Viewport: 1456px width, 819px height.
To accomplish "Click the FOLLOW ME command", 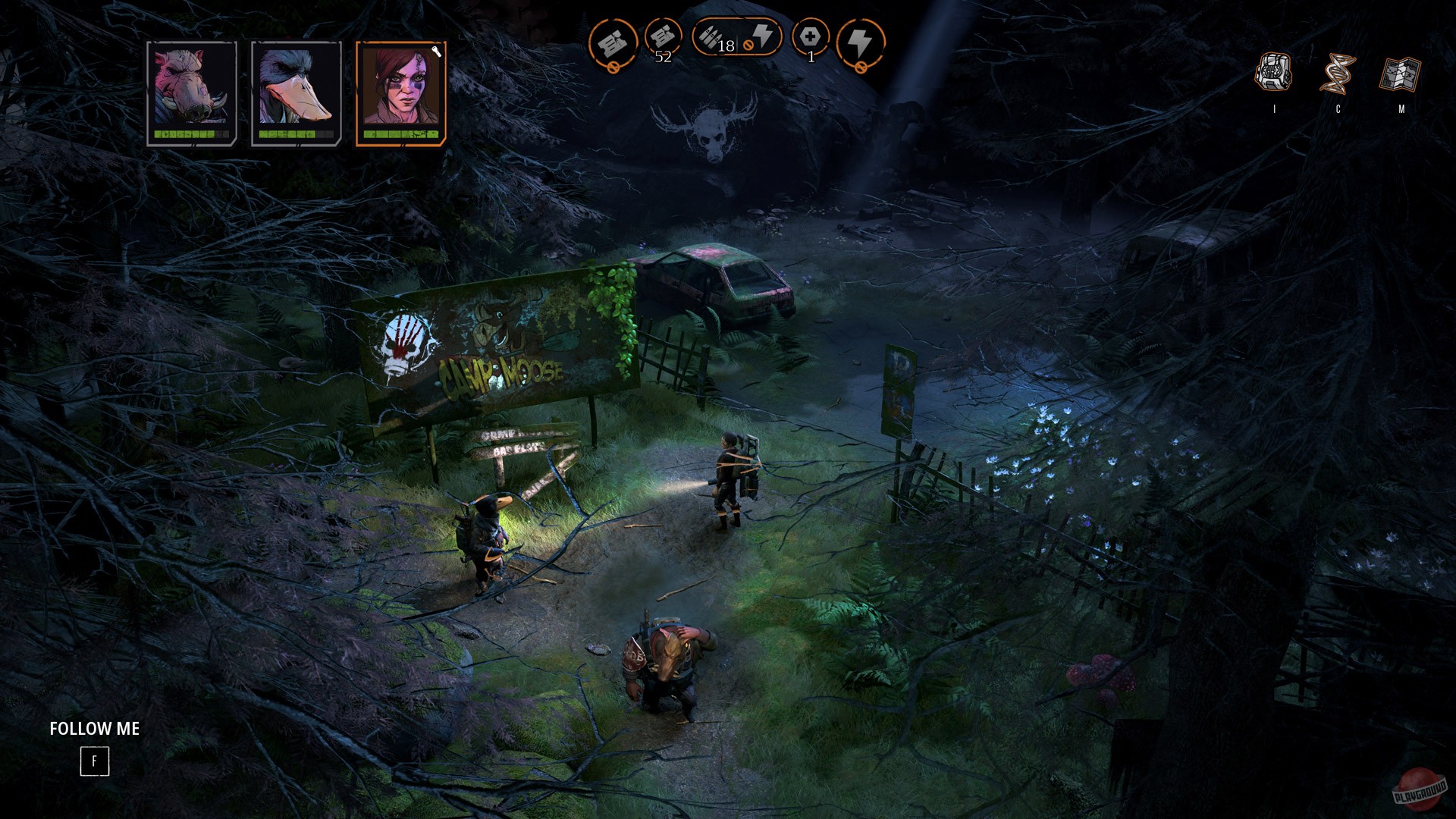I will [x=94, y=730].
